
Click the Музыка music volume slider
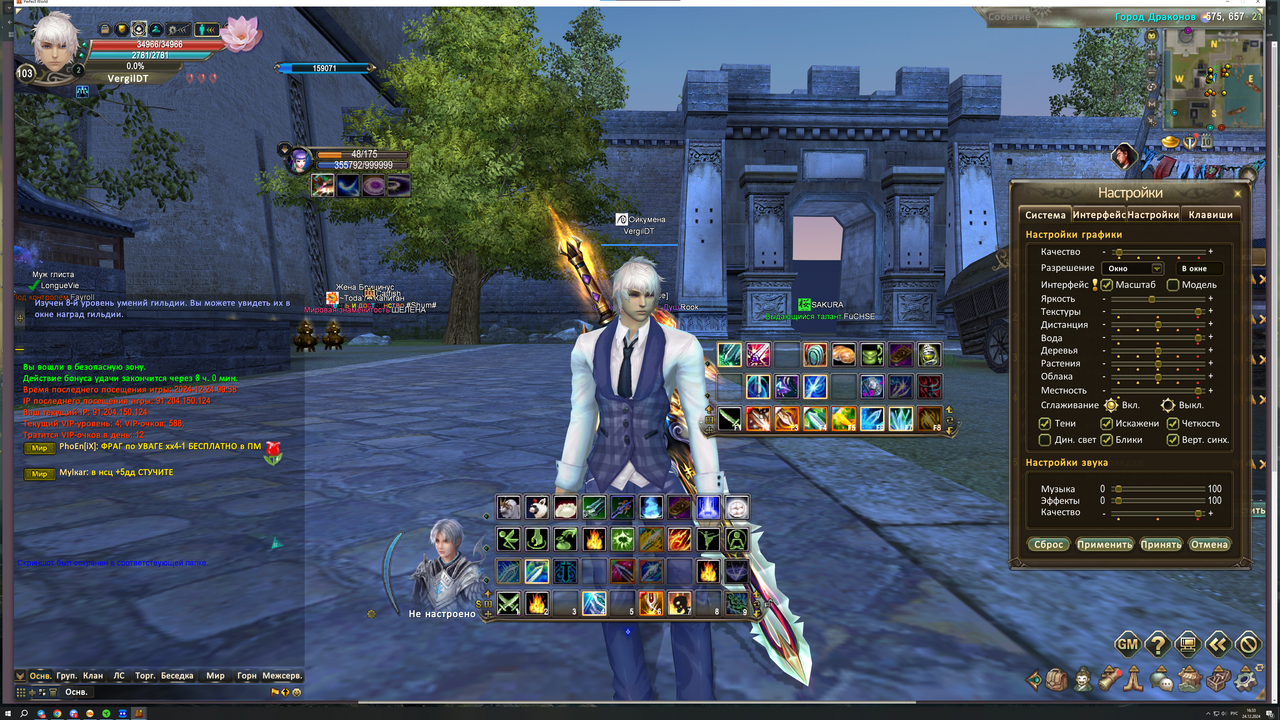pos(1160,489)
